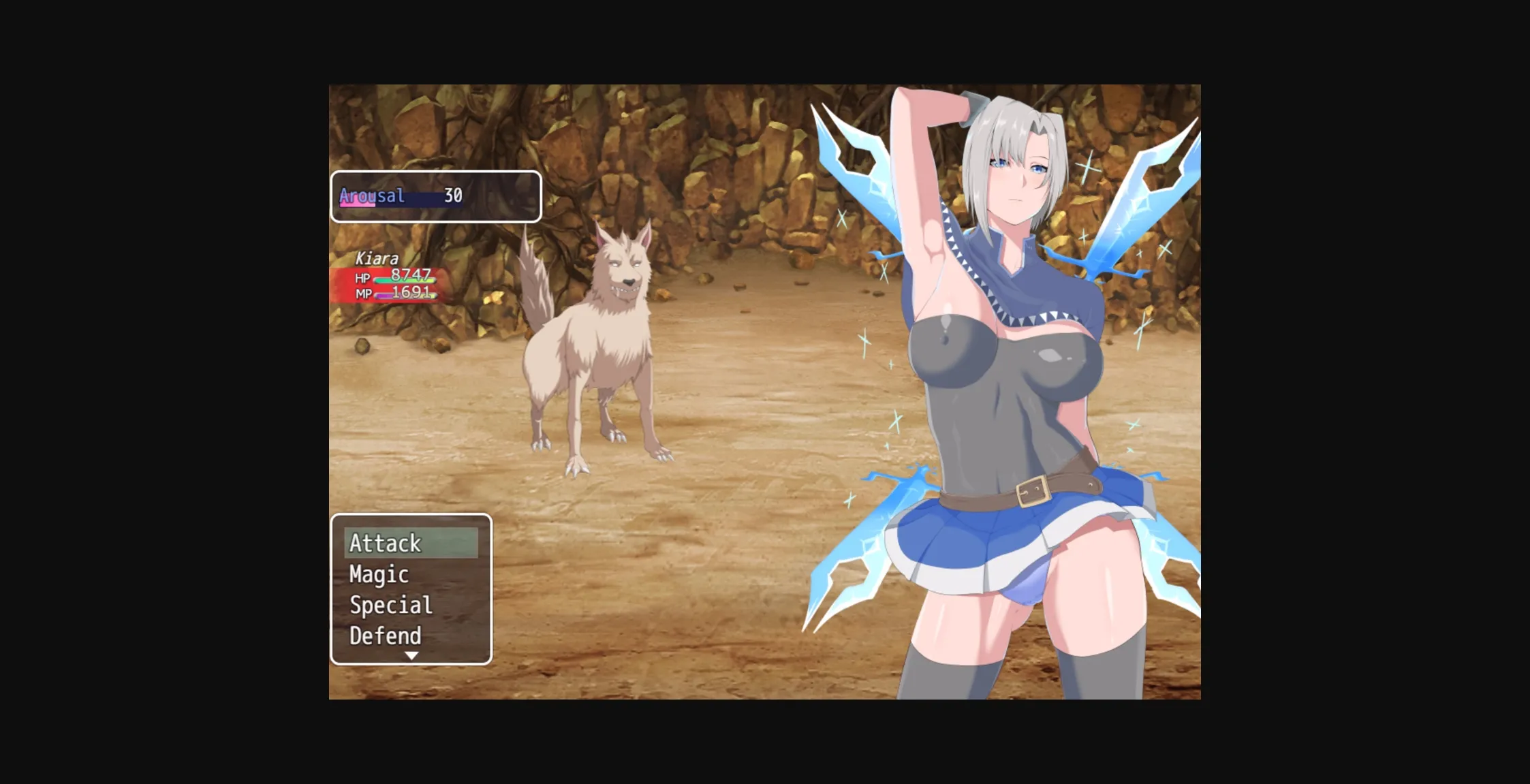This screenshot has height=784, width=1530.
Task: Click Kiara's name in the status window
Action: pyautogui.click(x=377, y=259)
